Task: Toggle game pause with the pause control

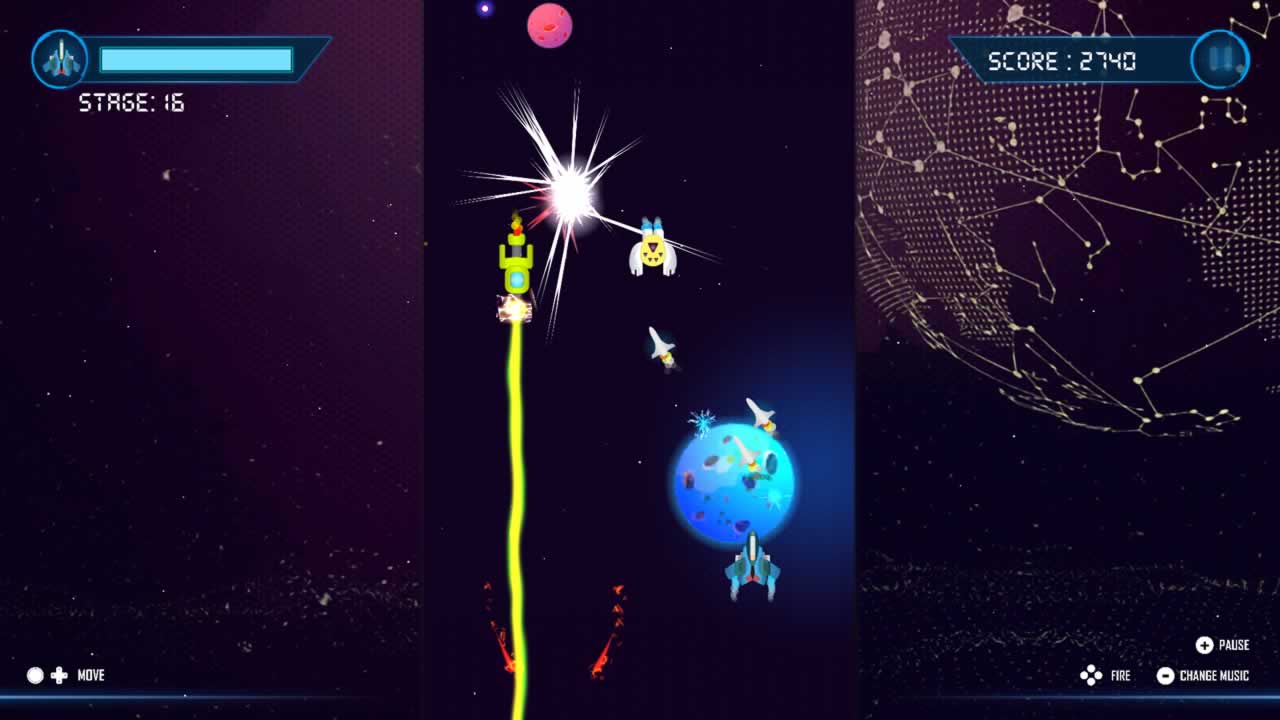Action: pyautogui.click(x=1206, y=646)
